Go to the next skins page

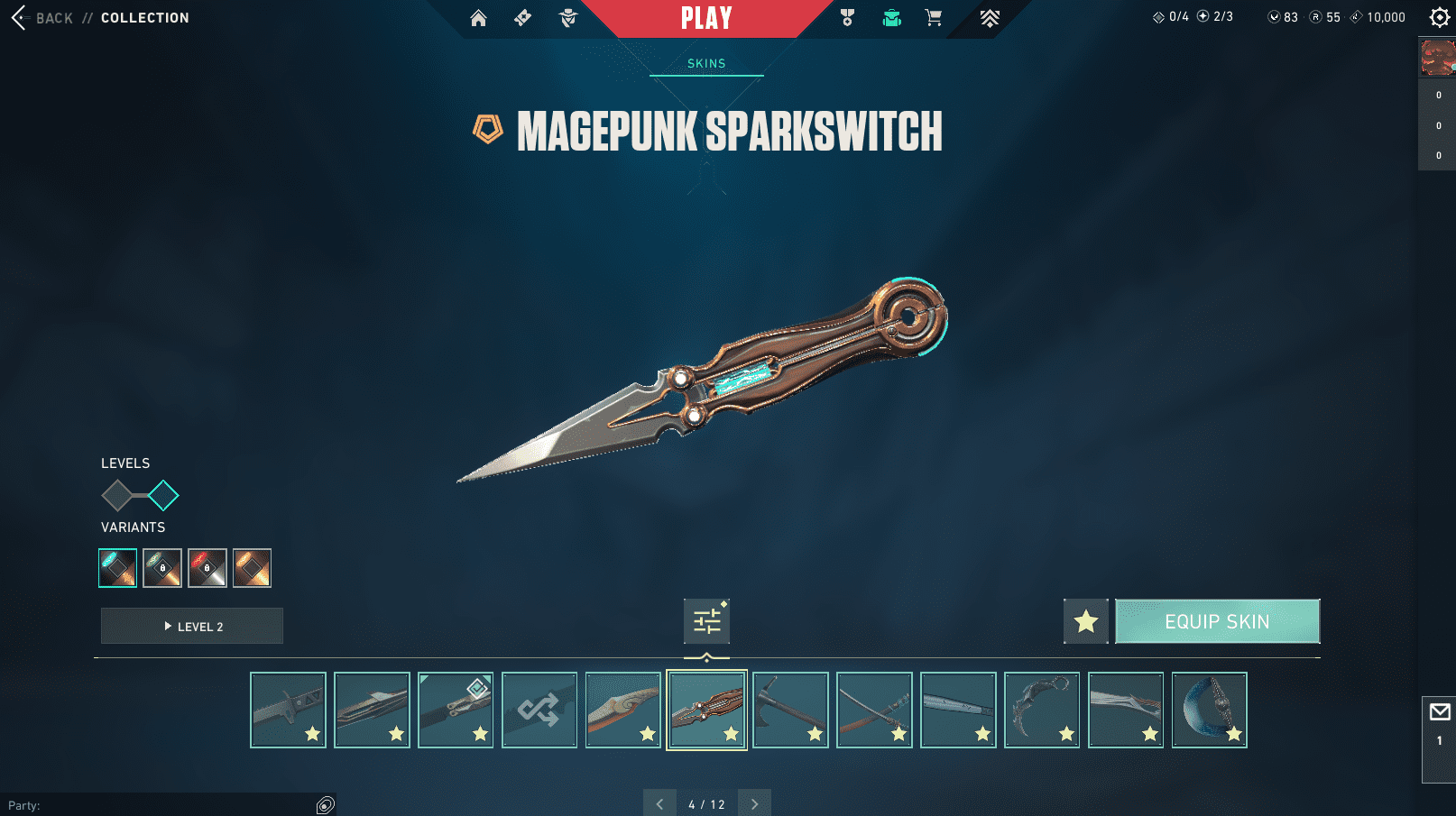pos(754,803)
